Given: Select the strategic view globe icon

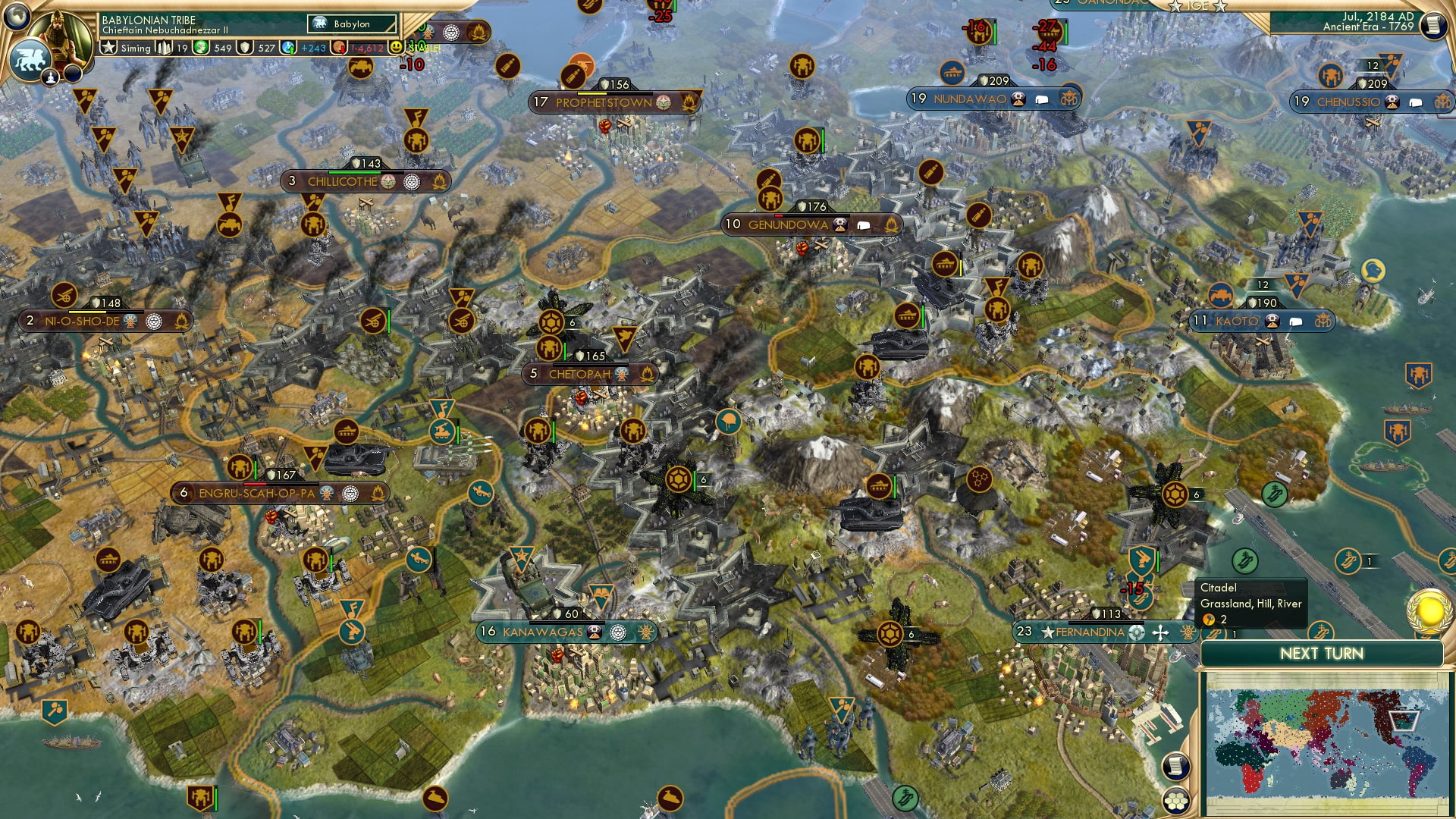Looking at the screenshot, I should pyautogui.click(x=17, y=17).
